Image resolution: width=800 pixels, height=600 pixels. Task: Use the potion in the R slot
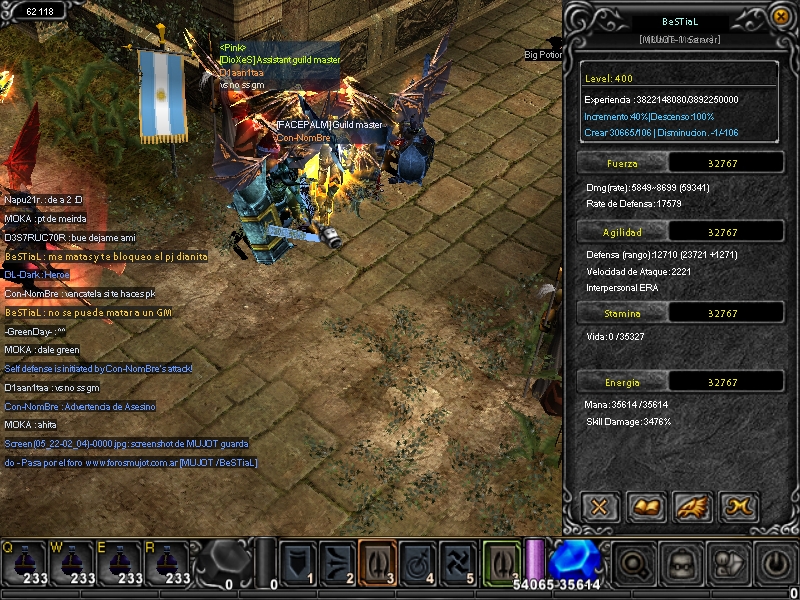click(x=167, y=564)
